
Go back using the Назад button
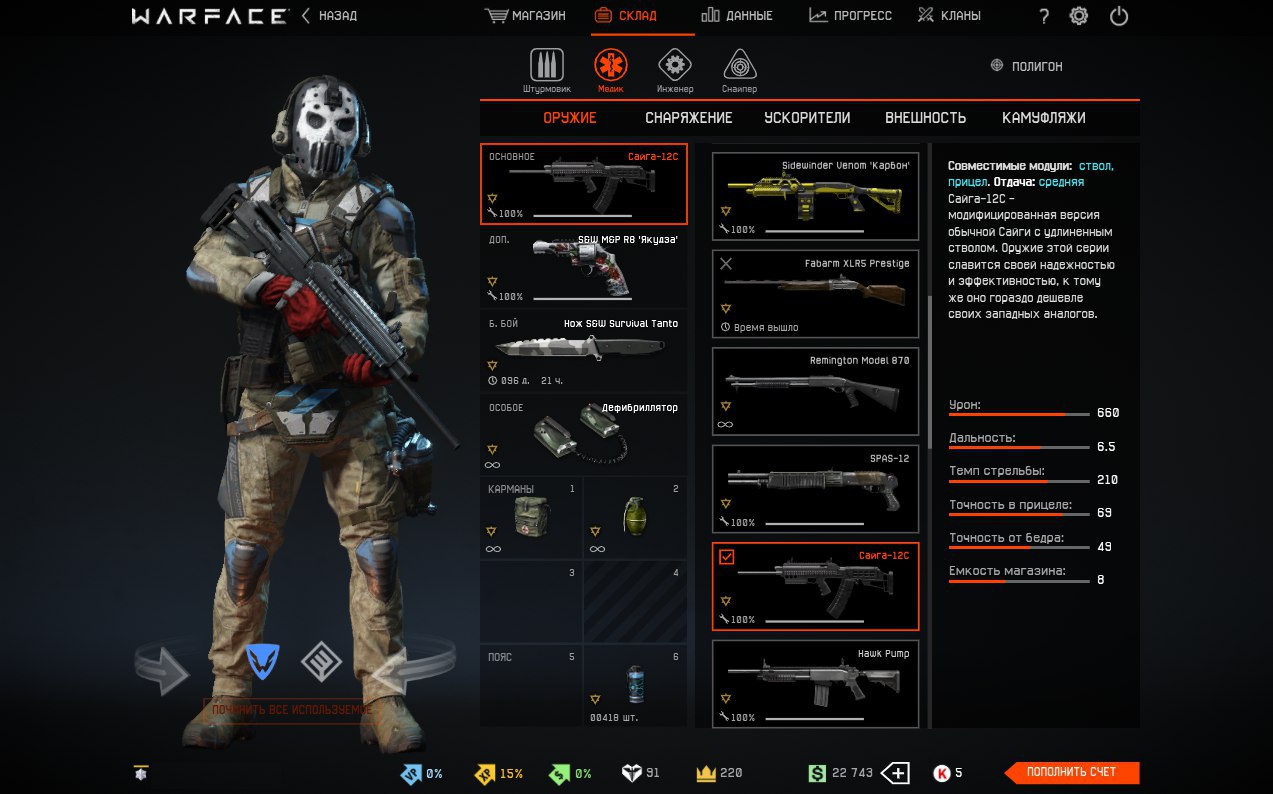point(330,16)
